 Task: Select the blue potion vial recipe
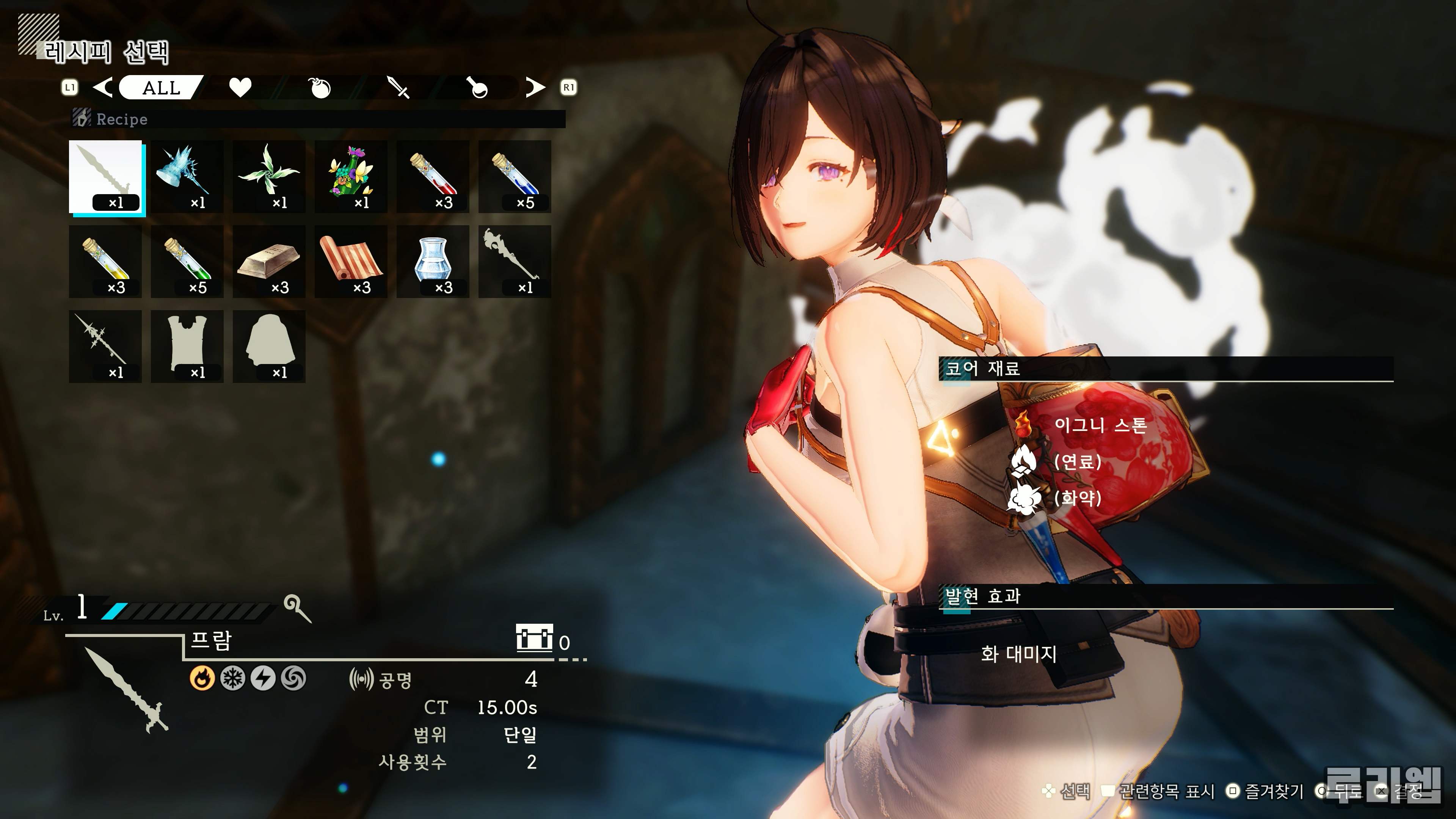(515, 176)
